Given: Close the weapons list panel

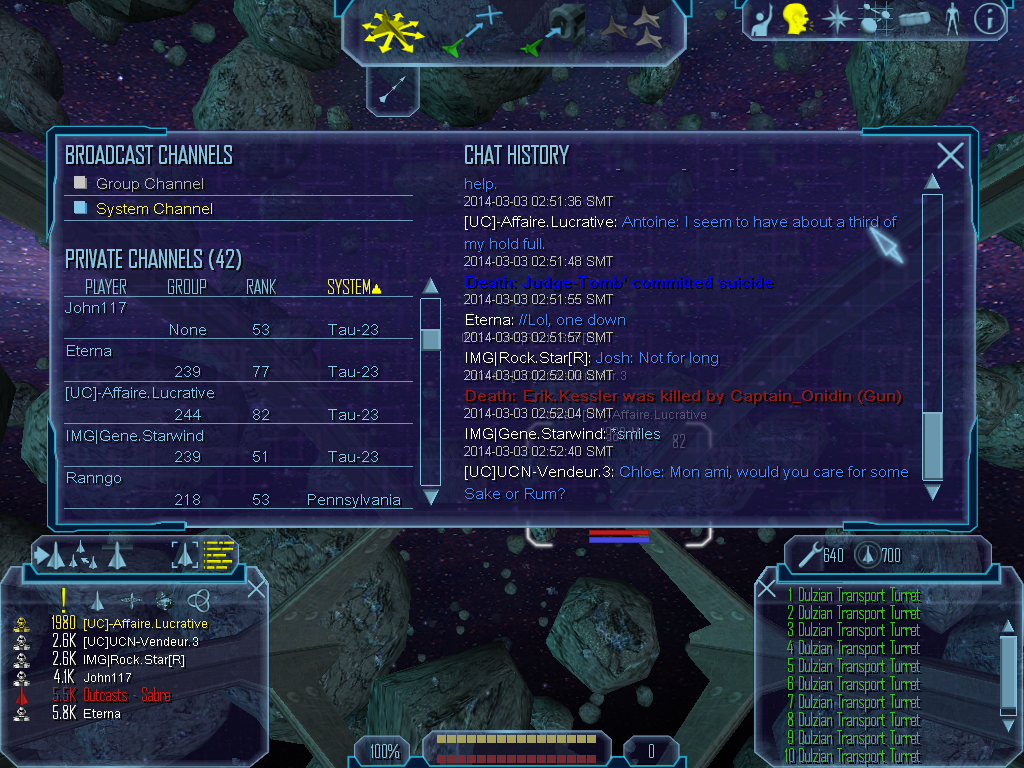Looking at the screenshot, I should pyautogui.click(x=766, y=588).
